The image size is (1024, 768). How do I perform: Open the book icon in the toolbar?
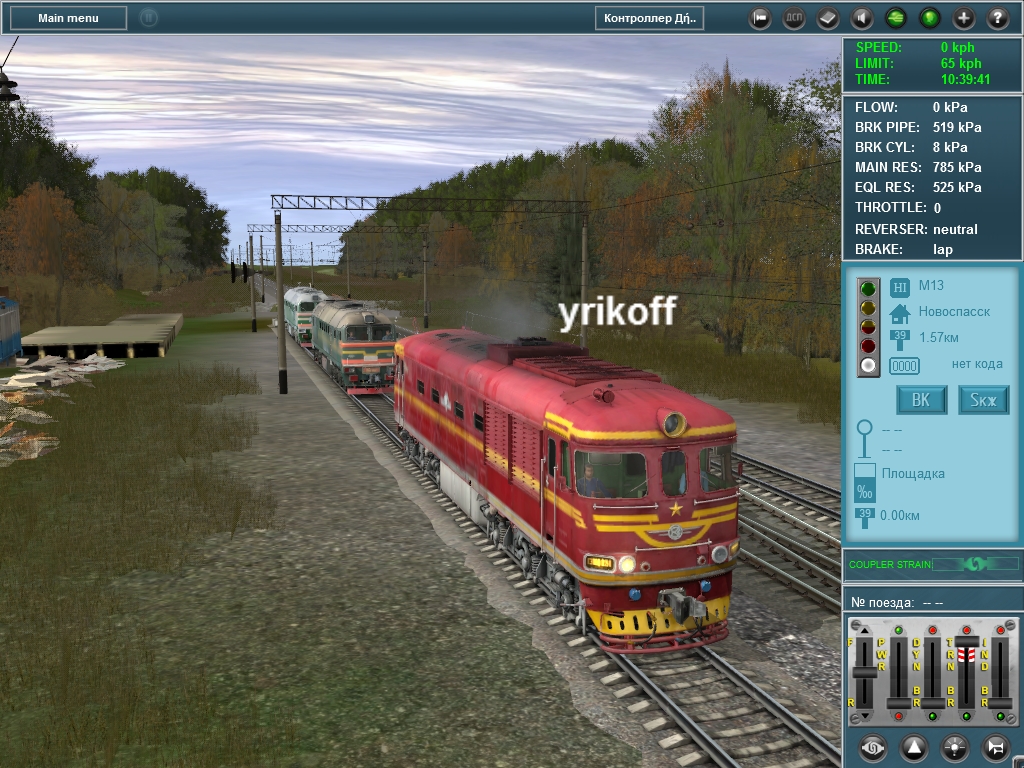828,18
